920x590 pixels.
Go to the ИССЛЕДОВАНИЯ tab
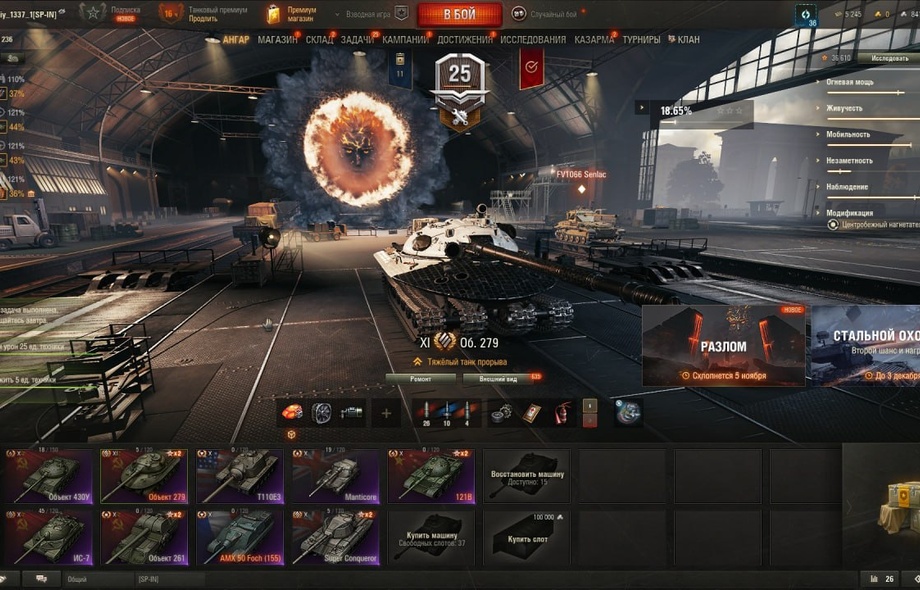click(x=533, y=40)
